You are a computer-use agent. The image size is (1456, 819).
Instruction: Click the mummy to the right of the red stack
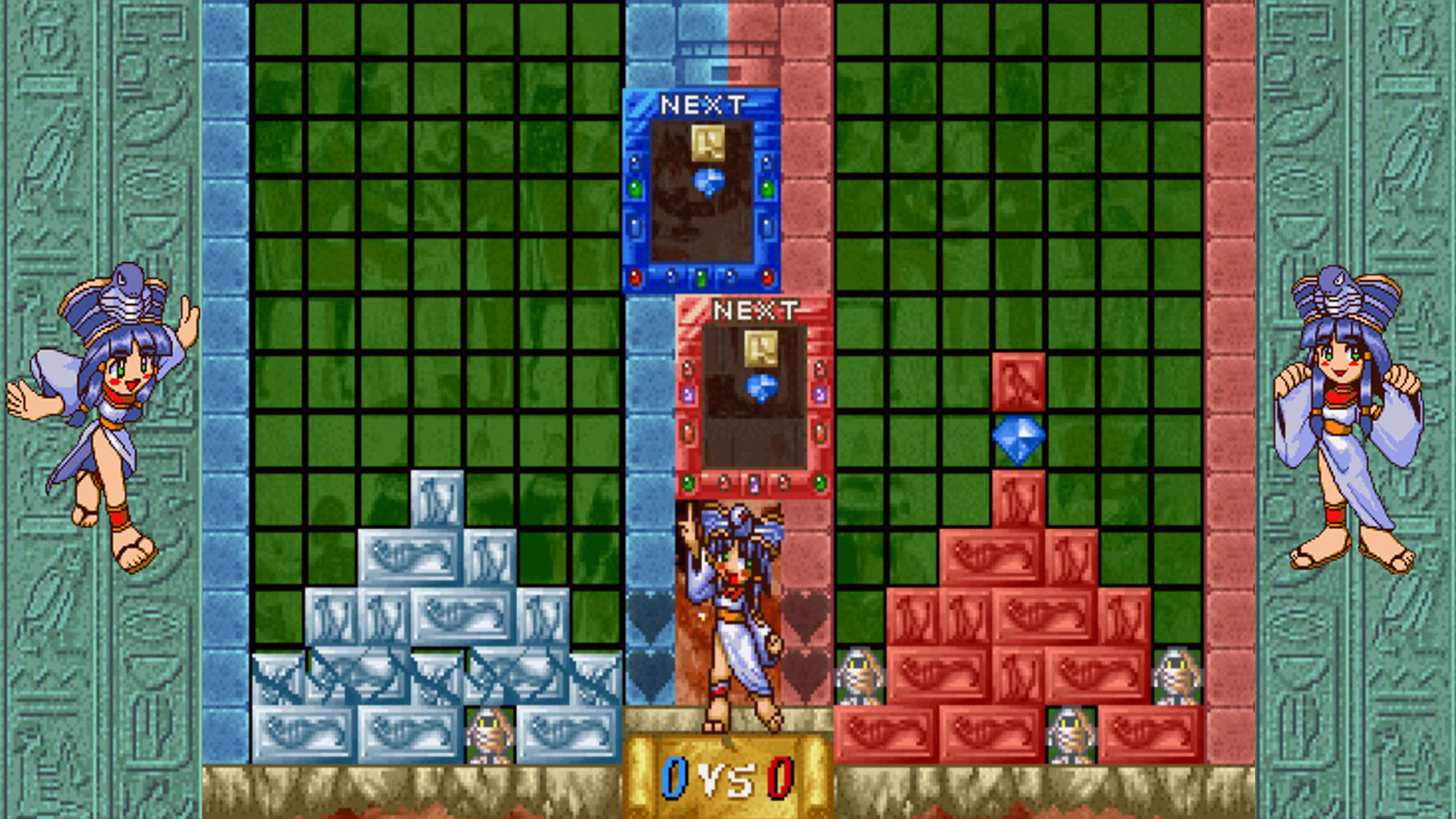pos(1176,677)
